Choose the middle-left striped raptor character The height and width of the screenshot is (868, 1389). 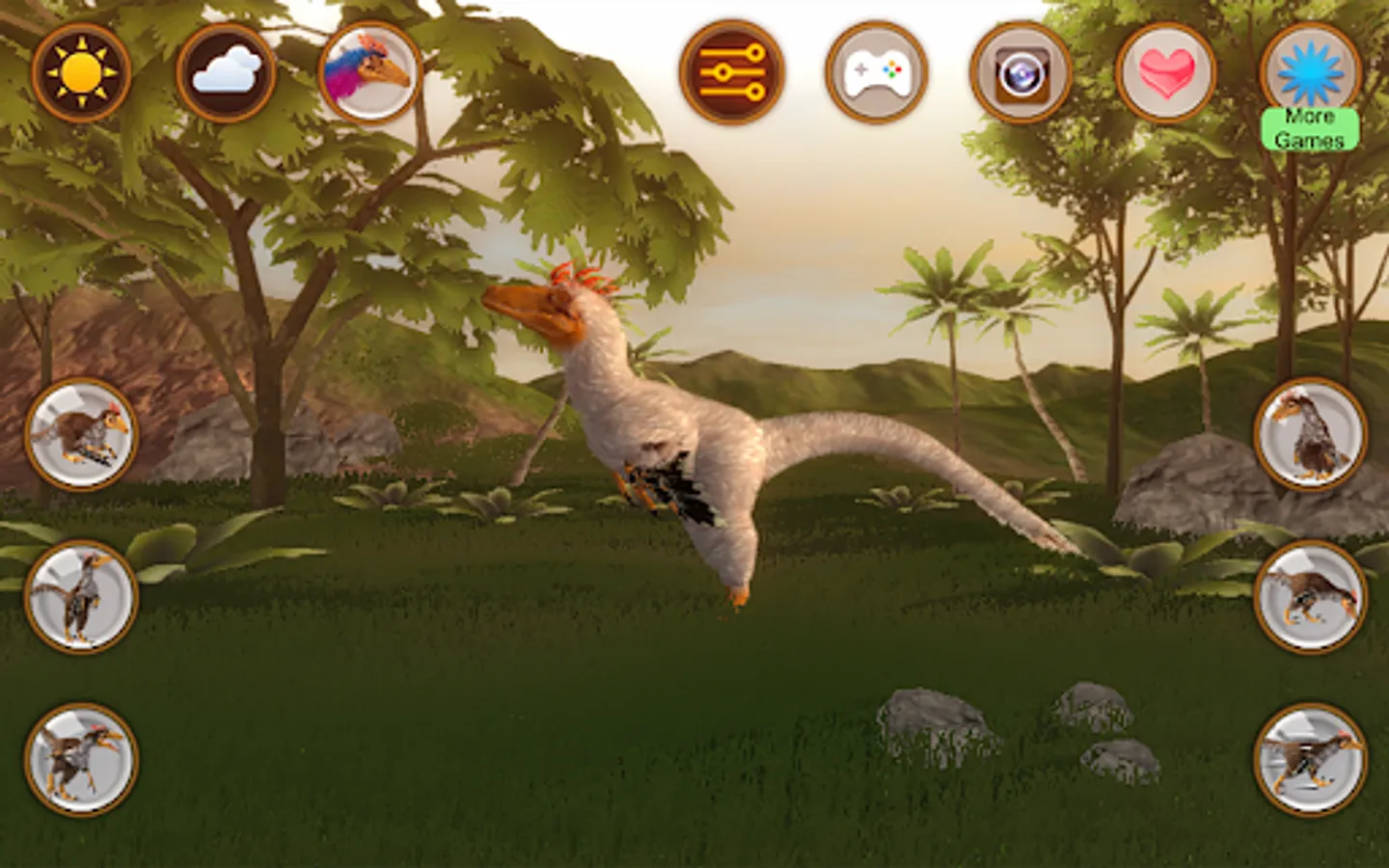click(x=79, y=596)
